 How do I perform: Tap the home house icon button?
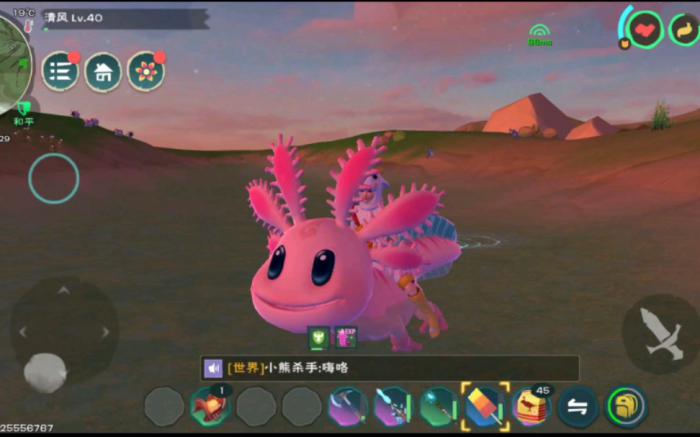click(103, 72)
